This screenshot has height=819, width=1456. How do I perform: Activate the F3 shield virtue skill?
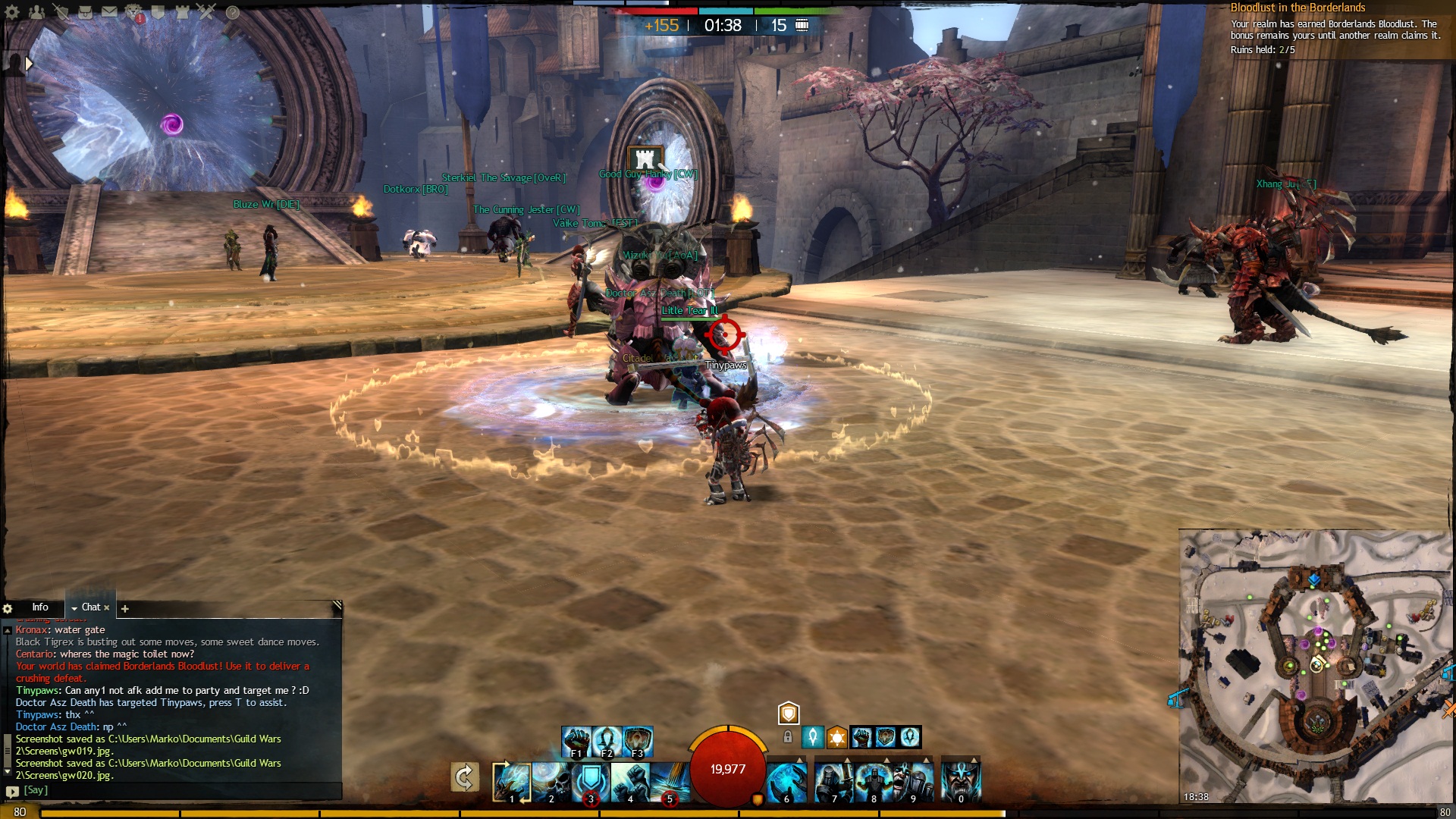point(638,741)
